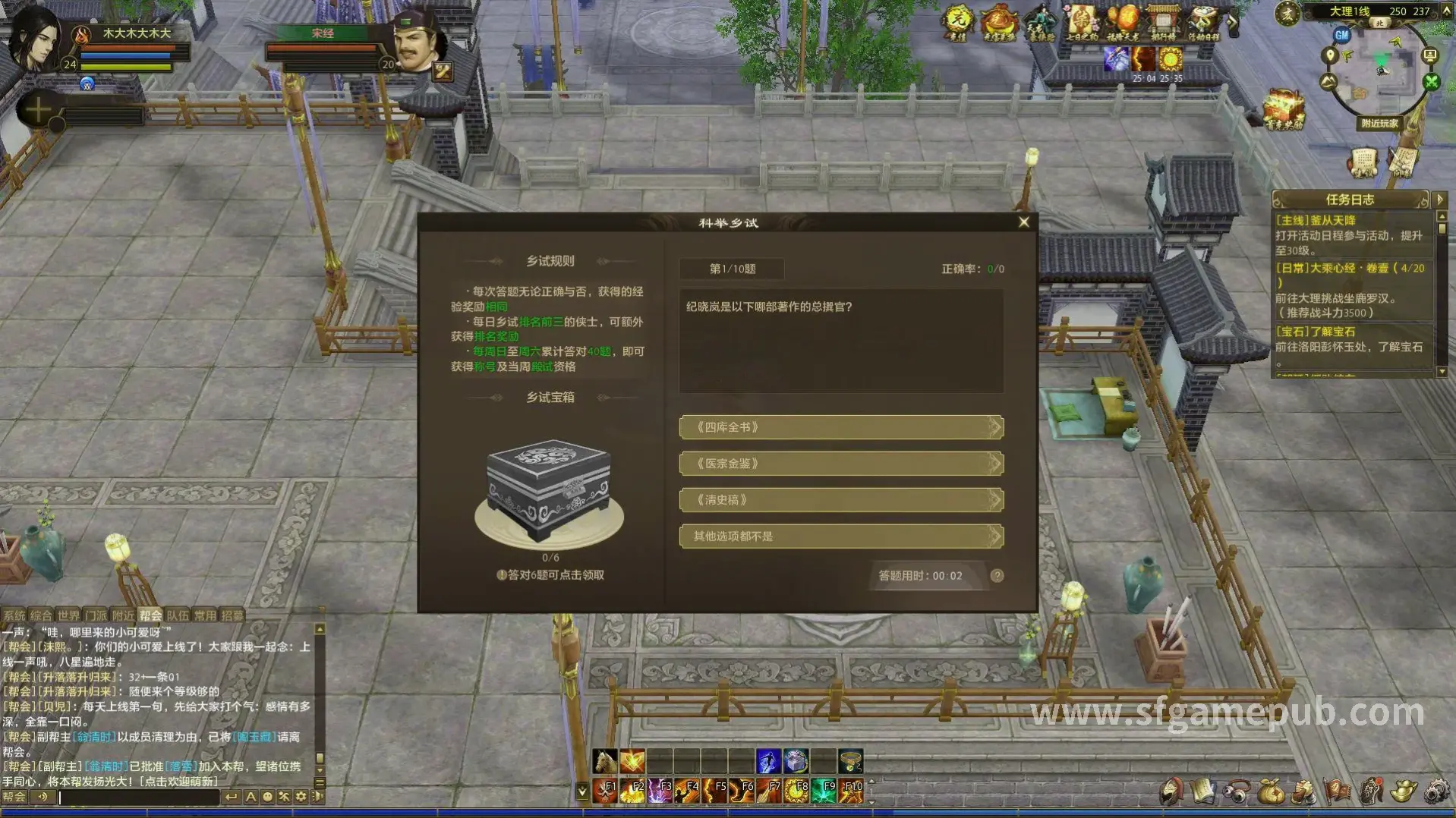Open the 系统 chat tab
The height and width of the screenshot is (818, 1456).
pyautogui.click(x=14, y=615)
